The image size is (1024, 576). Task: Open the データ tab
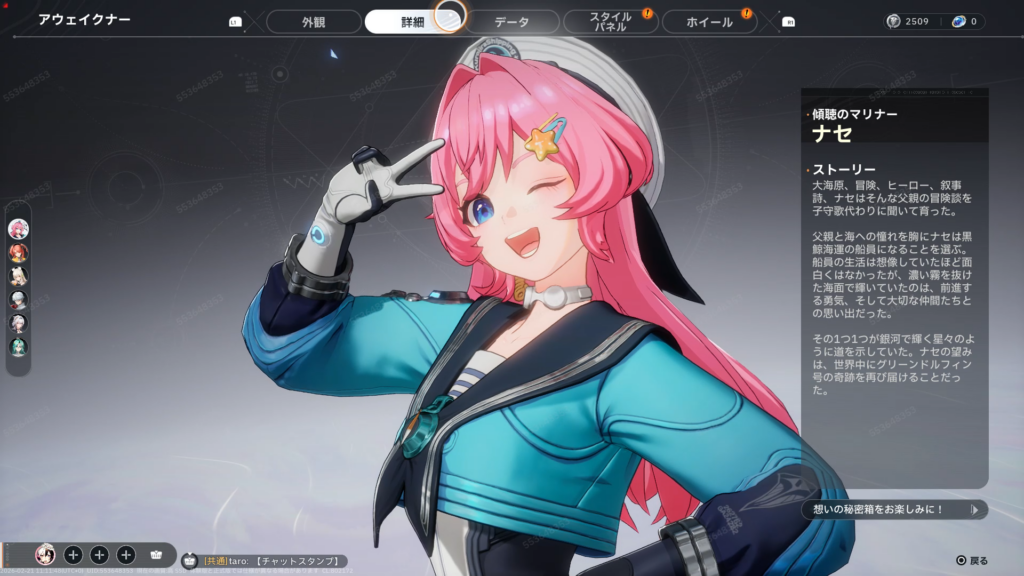click(512, 21)
